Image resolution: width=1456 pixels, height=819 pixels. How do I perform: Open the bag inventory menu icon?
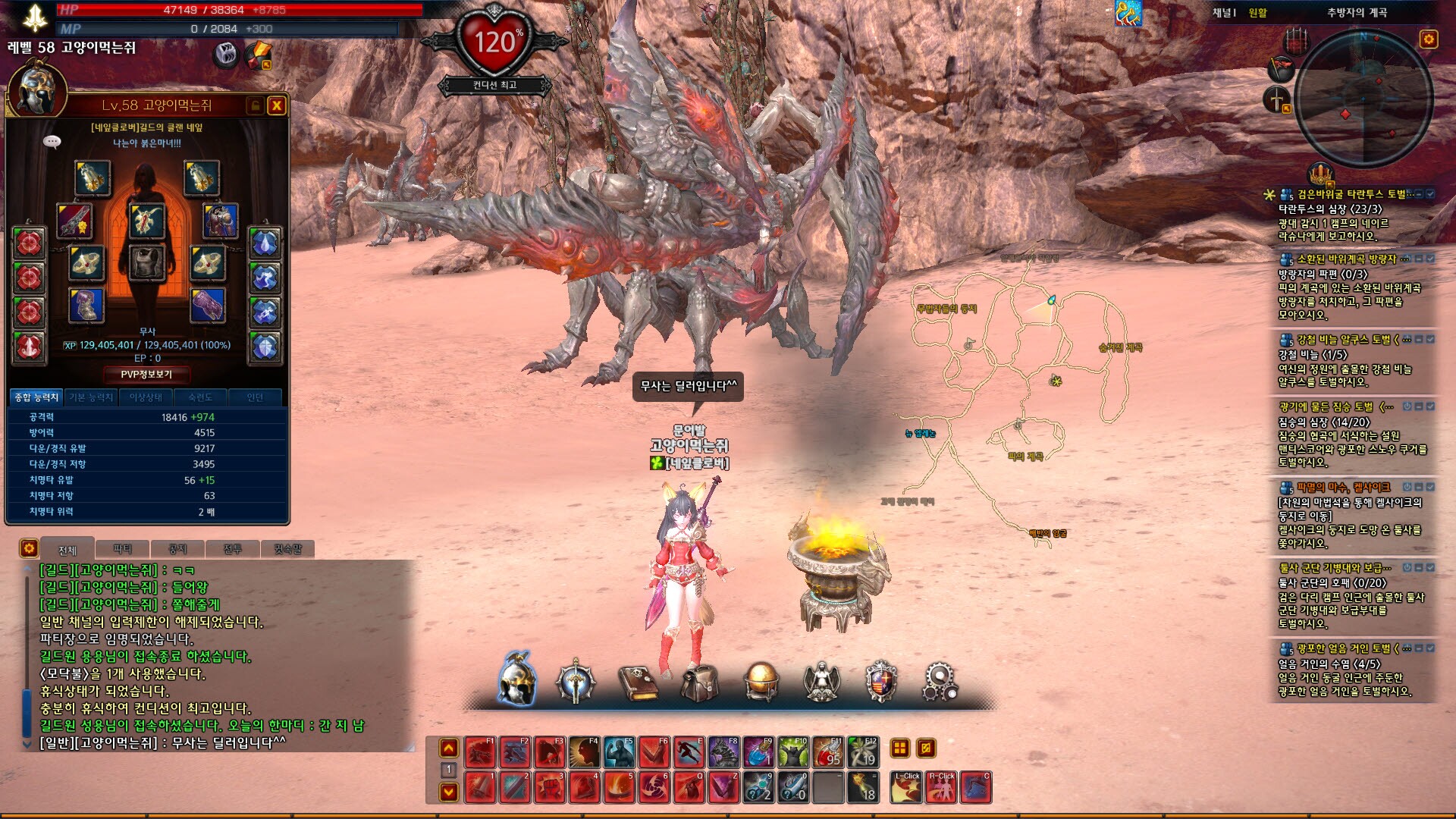(x=698, y=682)
